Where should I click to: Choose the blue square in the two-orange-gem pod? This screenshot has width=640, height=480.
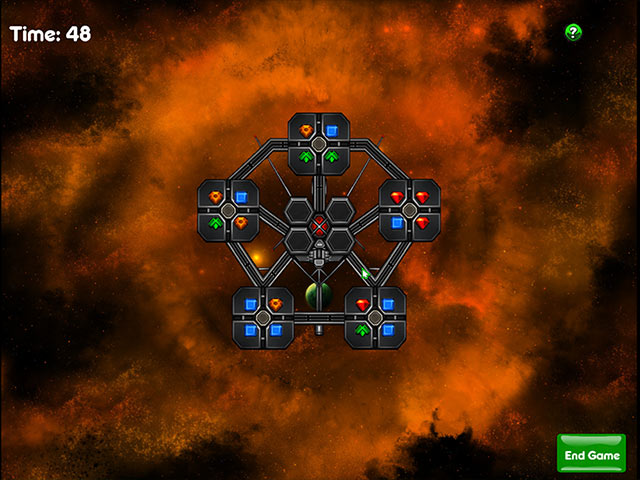click(241, 197)
